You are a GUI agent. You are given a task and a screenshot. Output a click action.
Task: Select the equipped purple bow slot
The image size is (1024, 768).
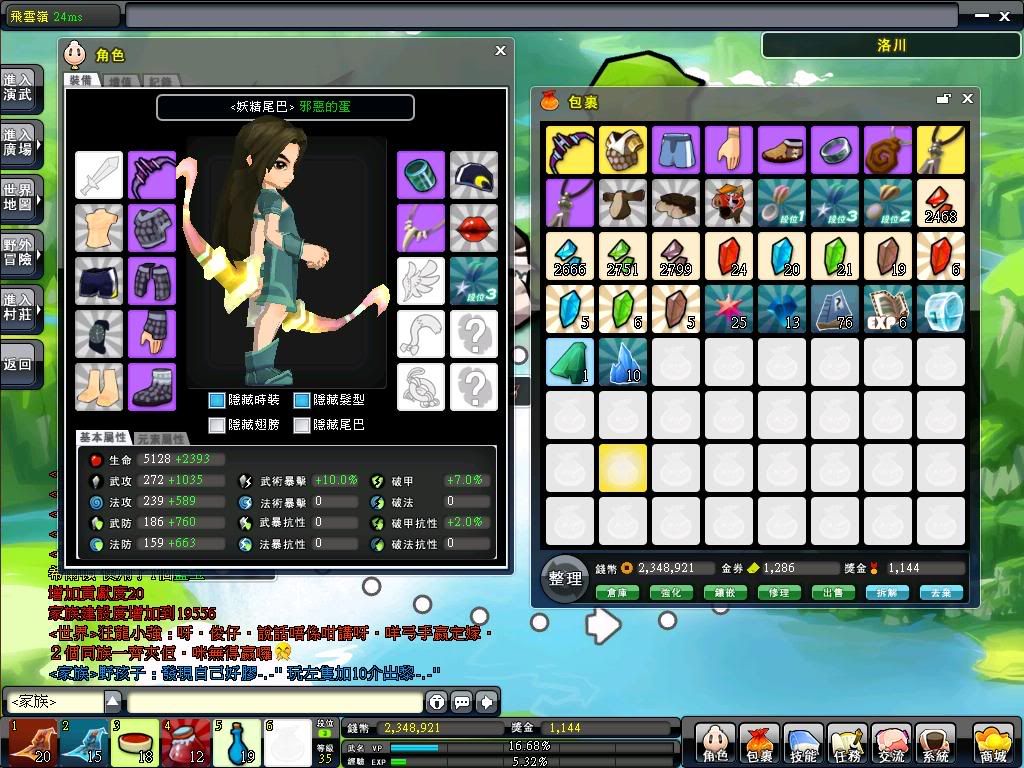[x=152, y=176]
